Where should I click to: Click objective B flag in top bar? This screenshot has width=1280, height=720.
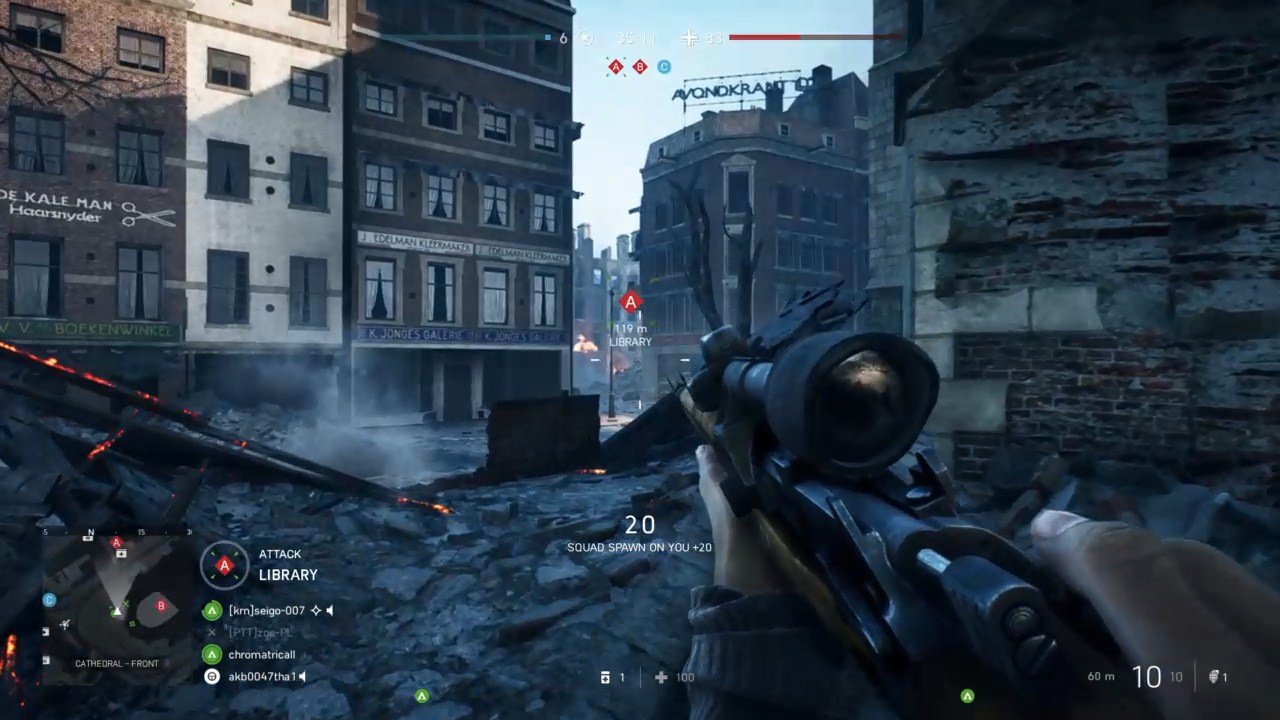click(640, 67)
